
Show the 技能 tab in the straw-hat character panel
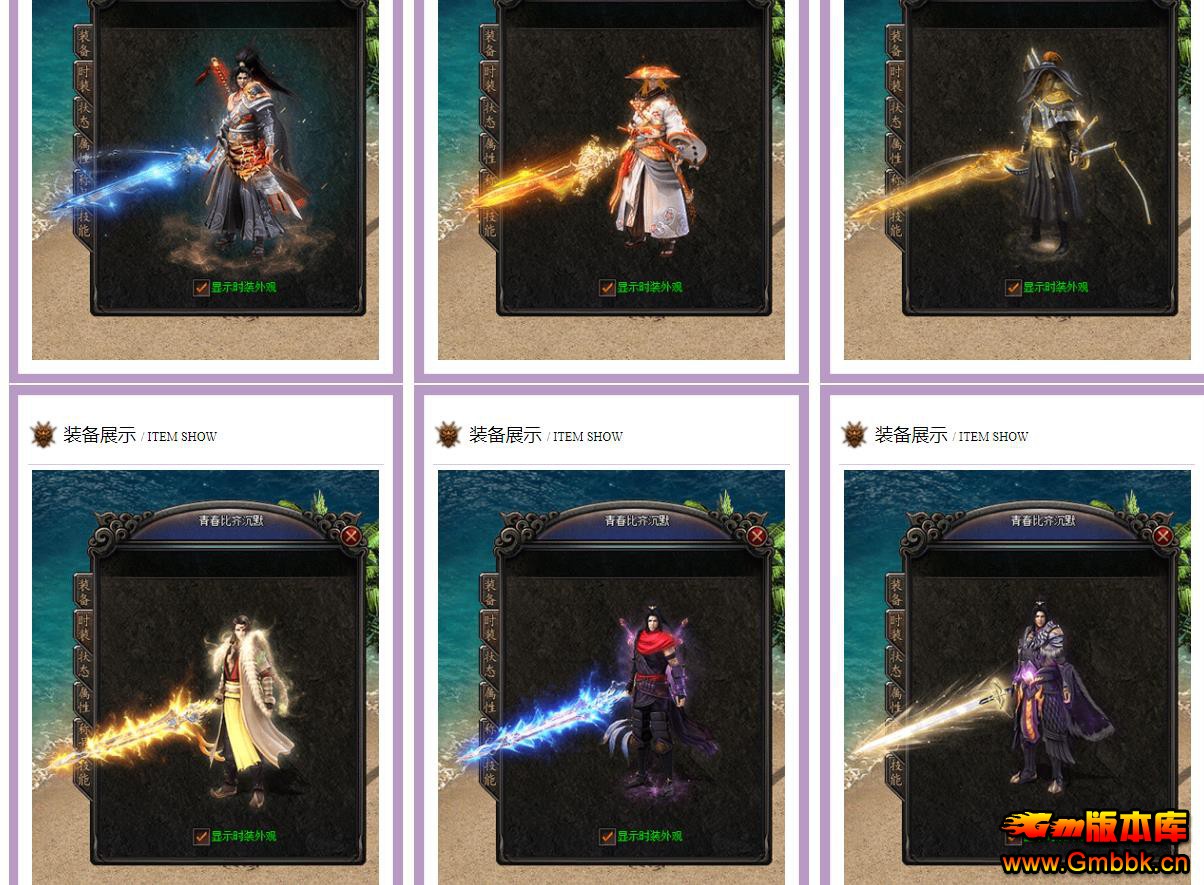490,222
